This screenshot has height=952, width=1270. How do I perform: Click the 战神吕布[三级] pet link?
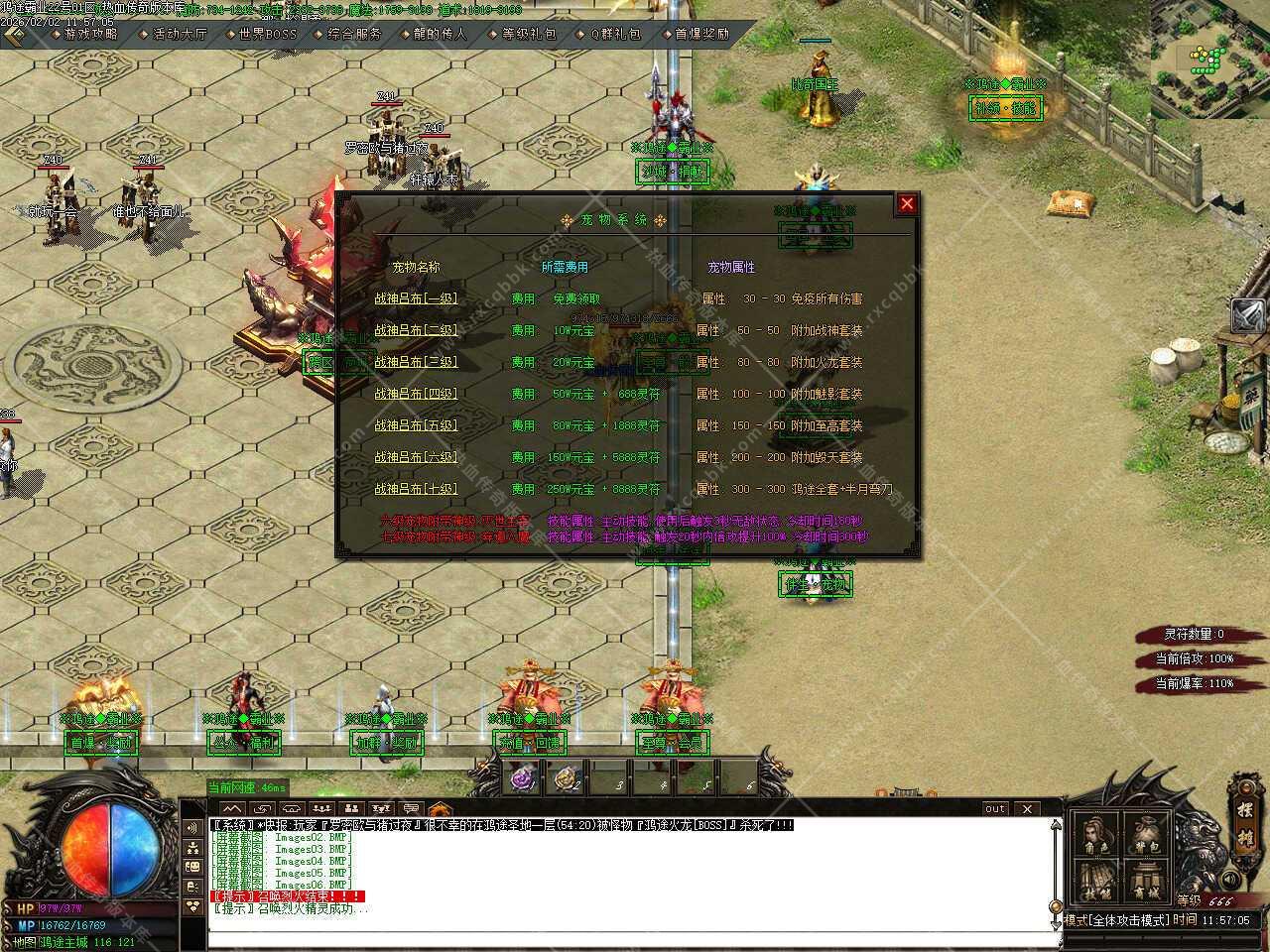tap(416, 362)
